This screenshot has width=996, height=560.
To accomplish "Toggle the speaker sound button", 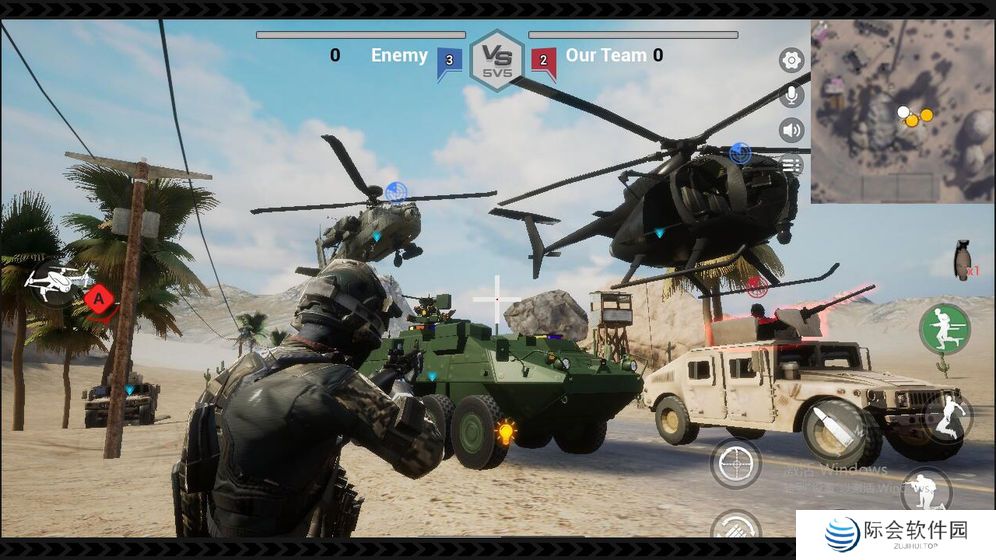I will pos(792,130).
